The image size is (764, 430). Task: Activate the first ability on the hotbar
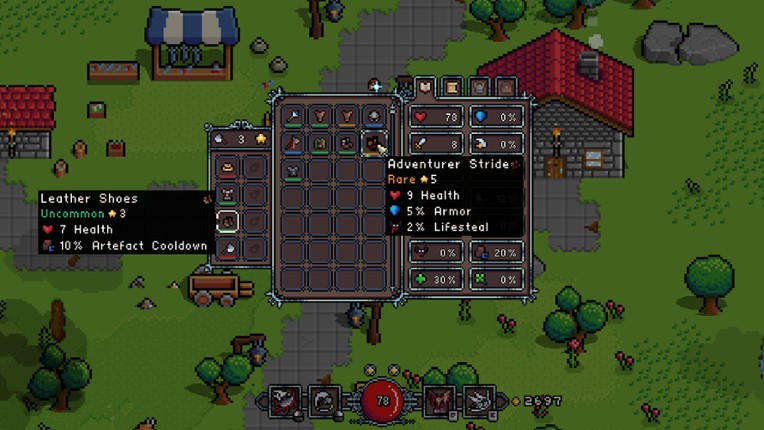tap(283, 401)
